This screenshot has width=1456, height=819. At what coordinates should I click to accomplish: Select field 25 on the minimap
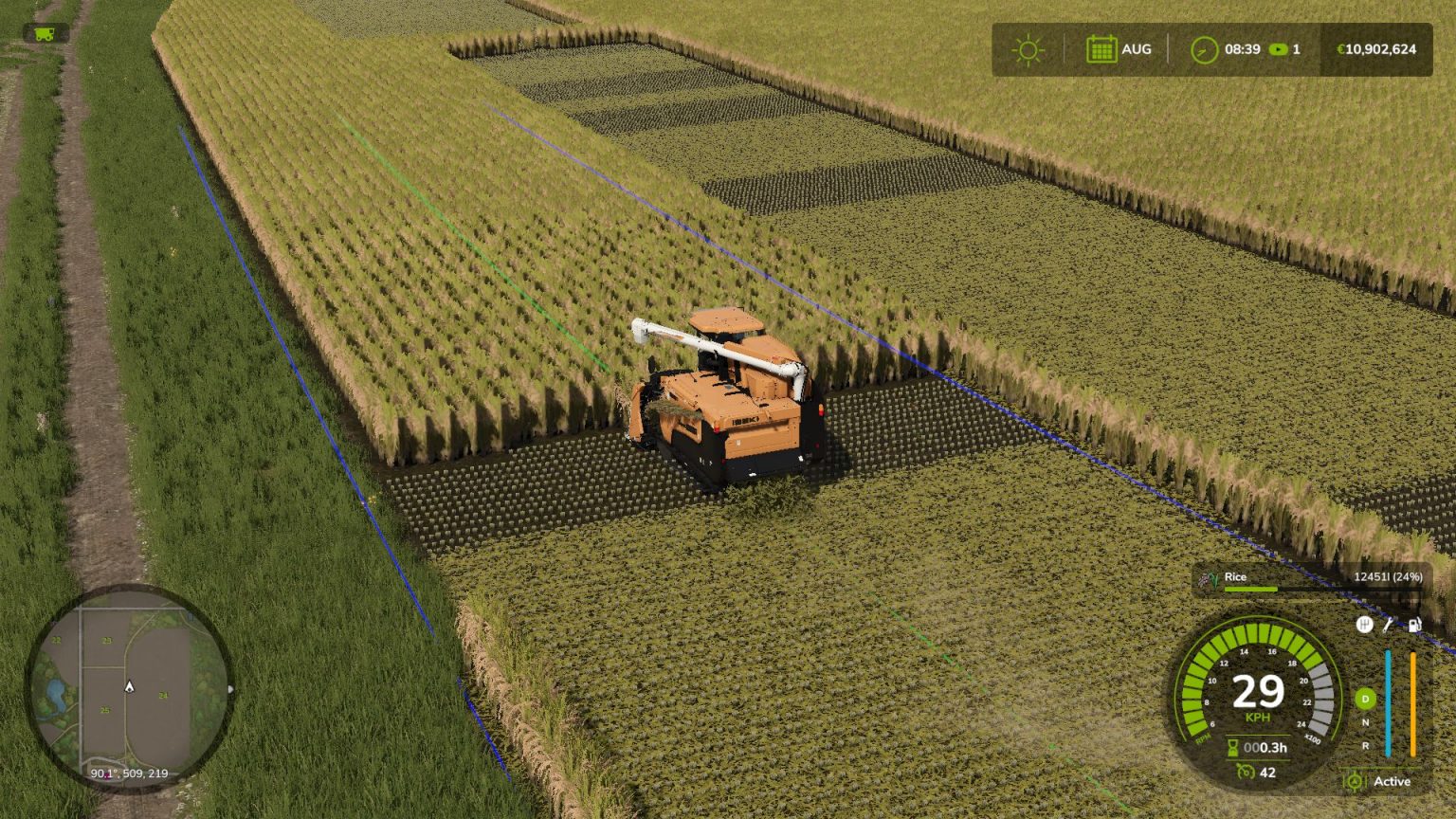point(104,710)
